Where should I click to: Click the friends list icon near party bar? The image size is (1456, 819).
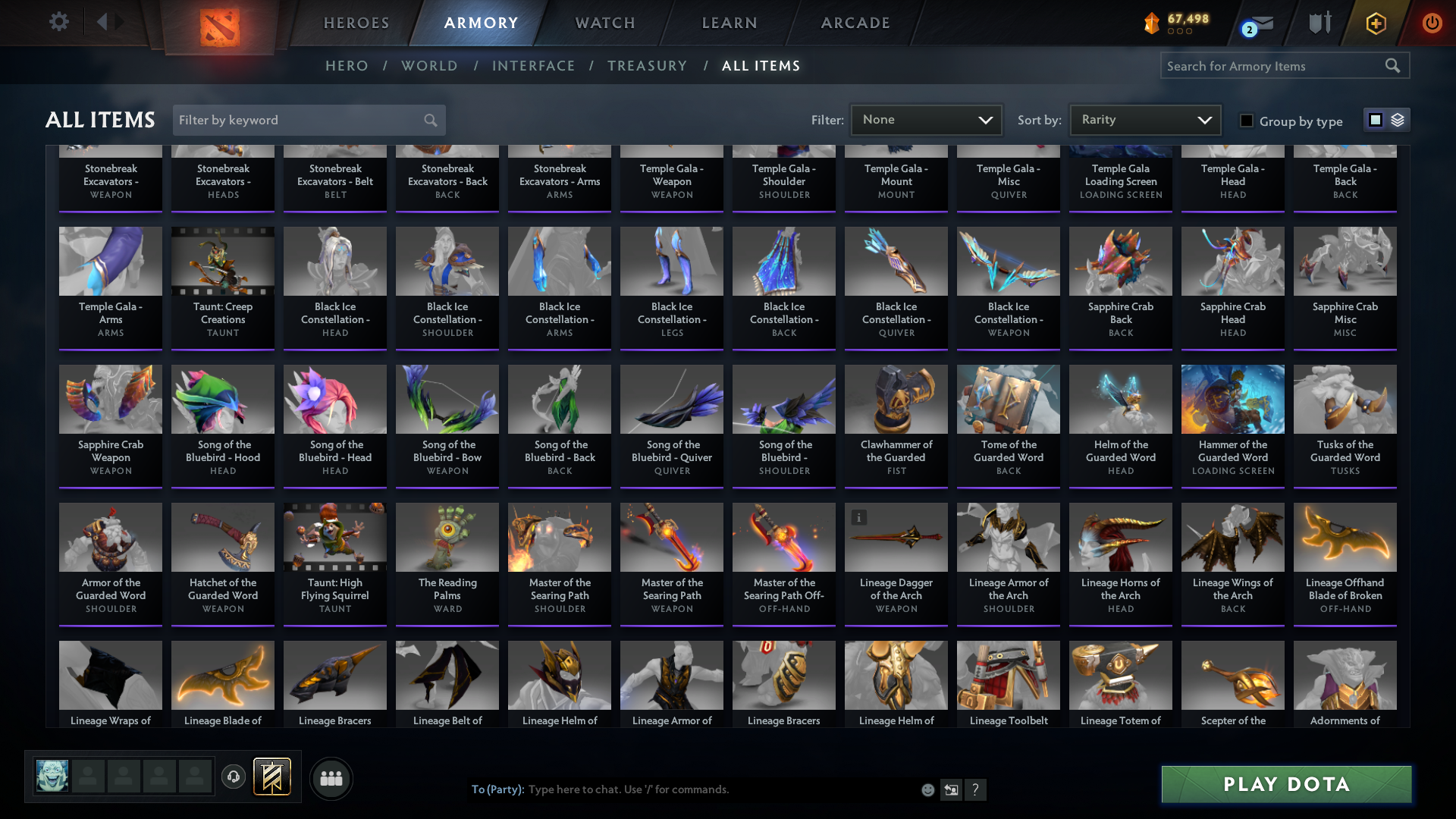(331, 778)
